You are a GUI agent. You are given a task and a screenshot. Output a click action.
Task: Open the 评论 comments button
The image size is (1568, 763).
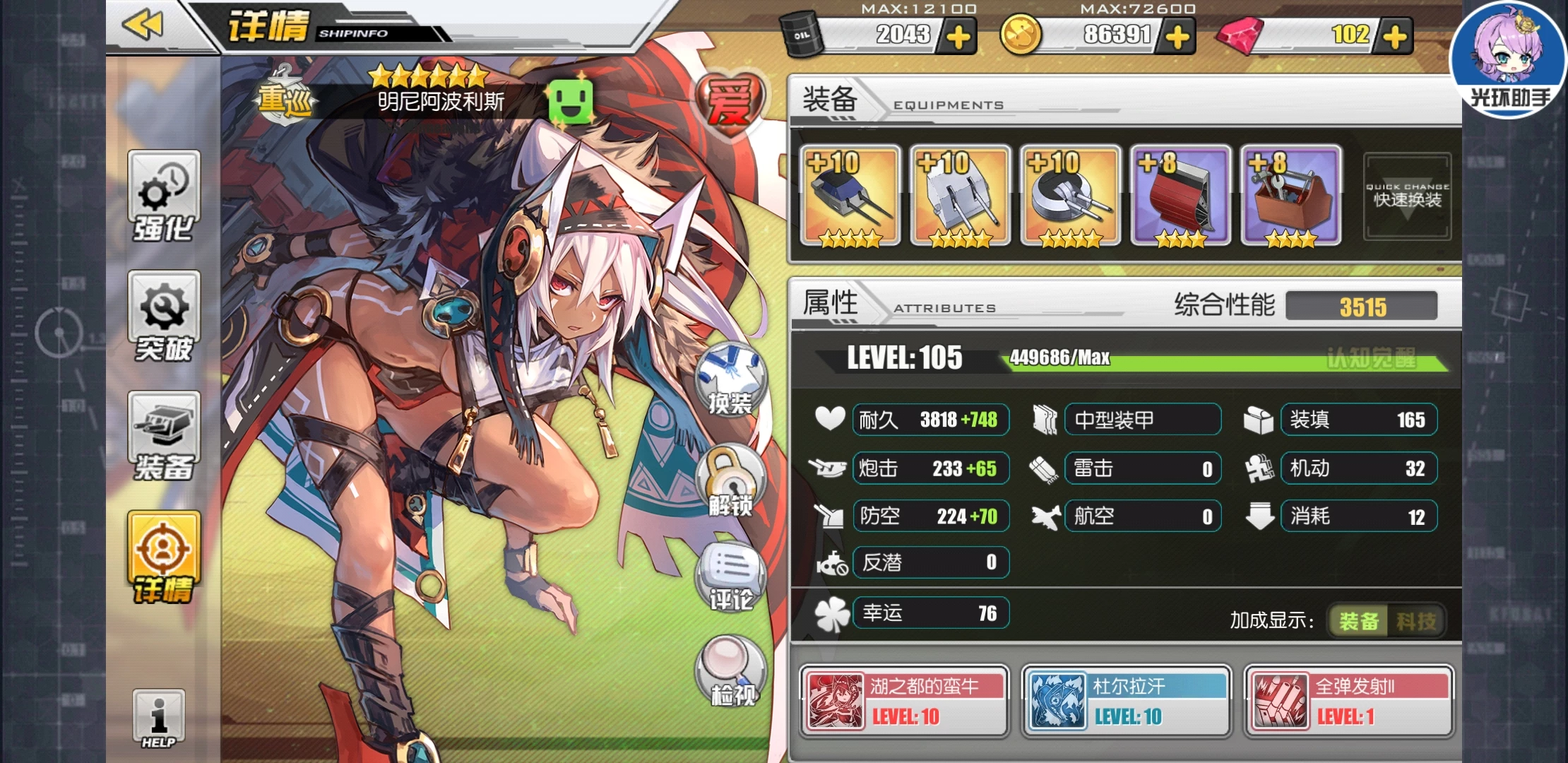[730, 577]
